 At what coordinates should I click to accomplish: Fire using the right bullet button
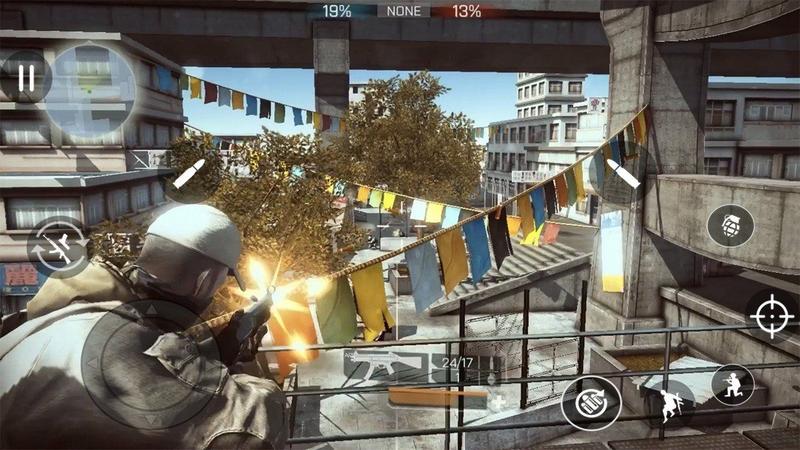(x=622, y=172)
